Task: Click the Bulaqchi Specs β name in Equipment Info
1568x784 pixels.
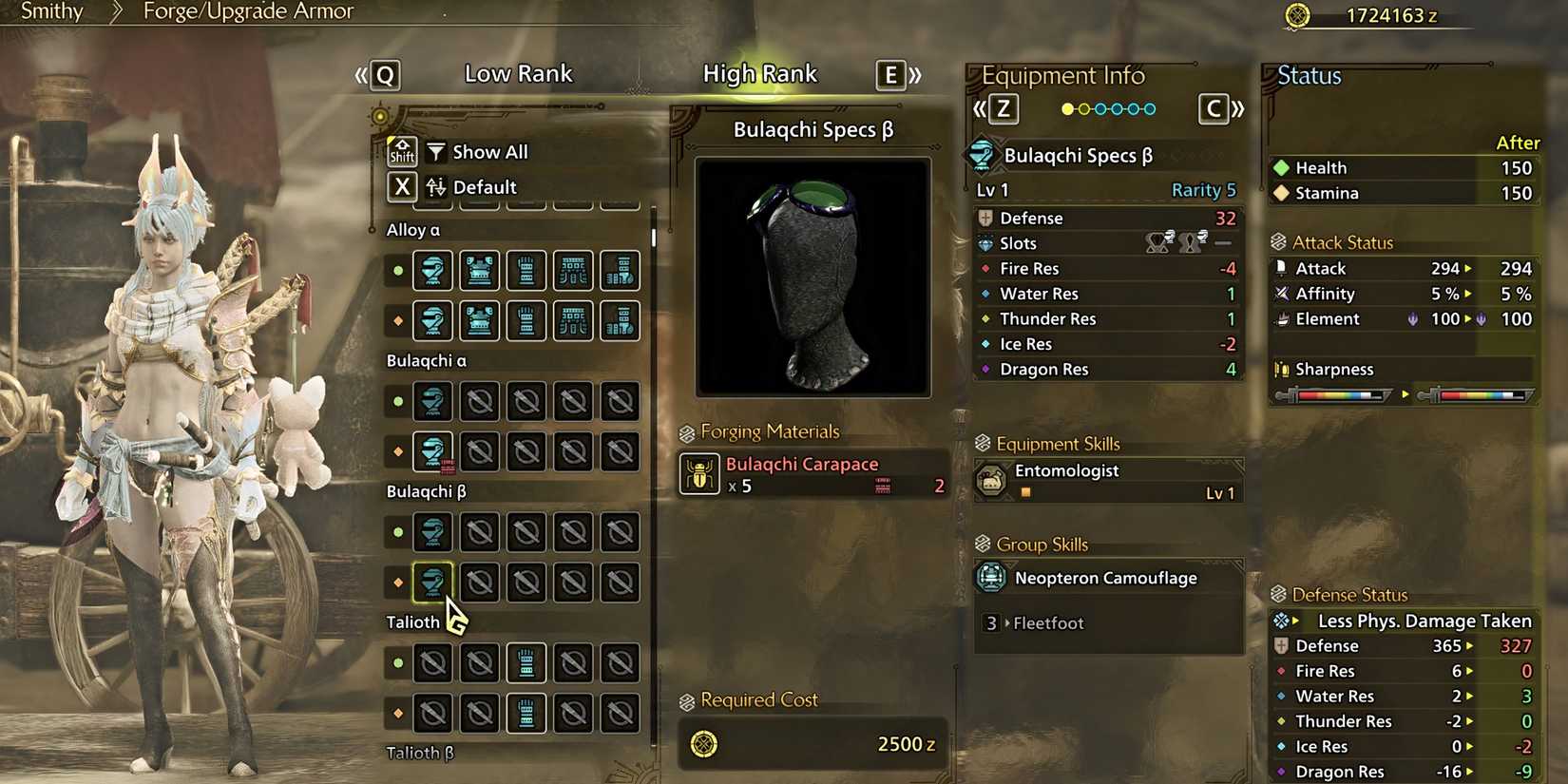Action: coord(1079,155)
